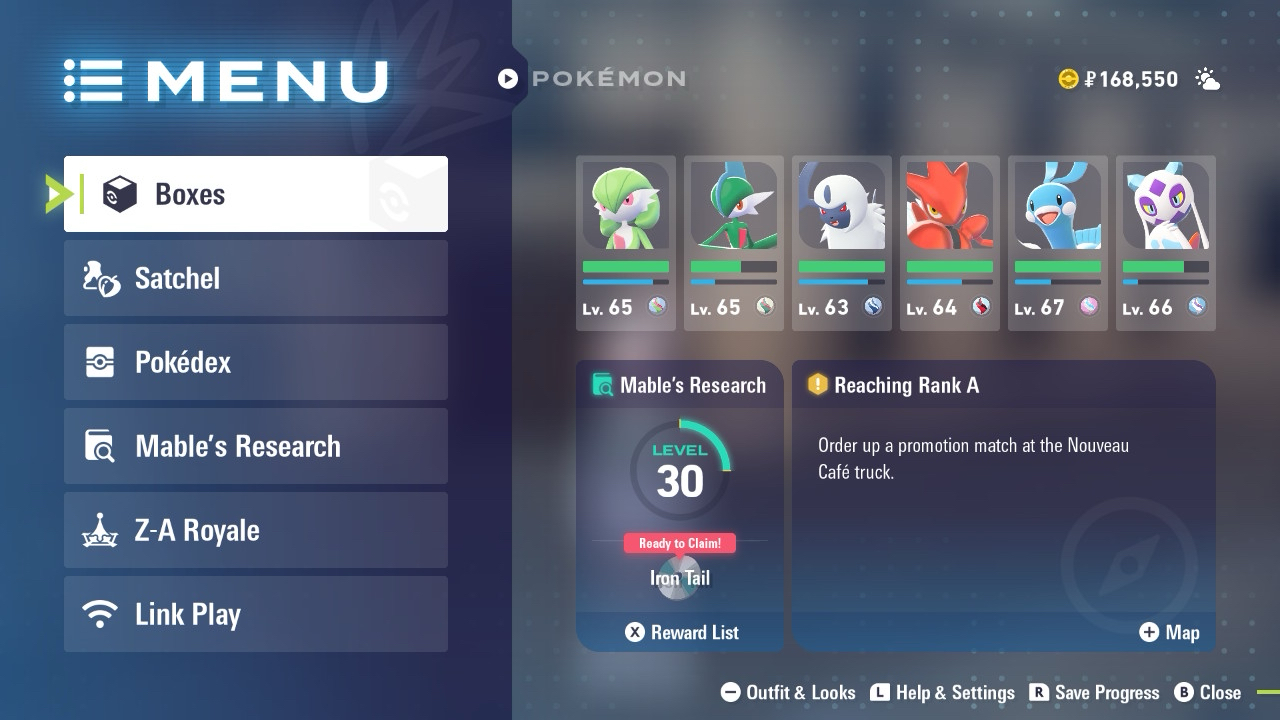Show the Reward List
The height and width of the screenshot is (720, 1280).
pyautogui.click(x=682, y=632)
